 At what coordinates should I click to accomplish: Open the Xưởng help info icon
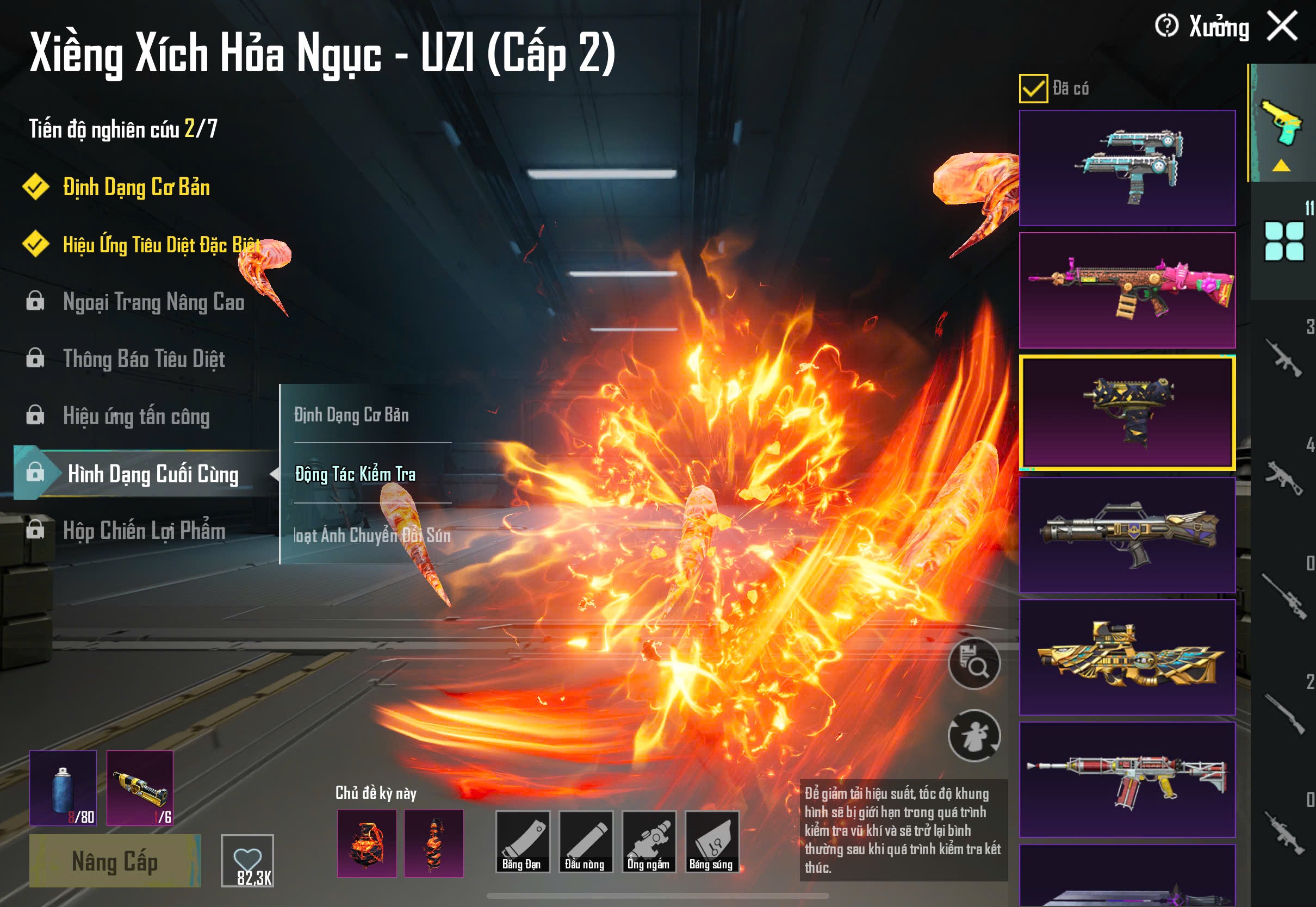pos(1166,26)
